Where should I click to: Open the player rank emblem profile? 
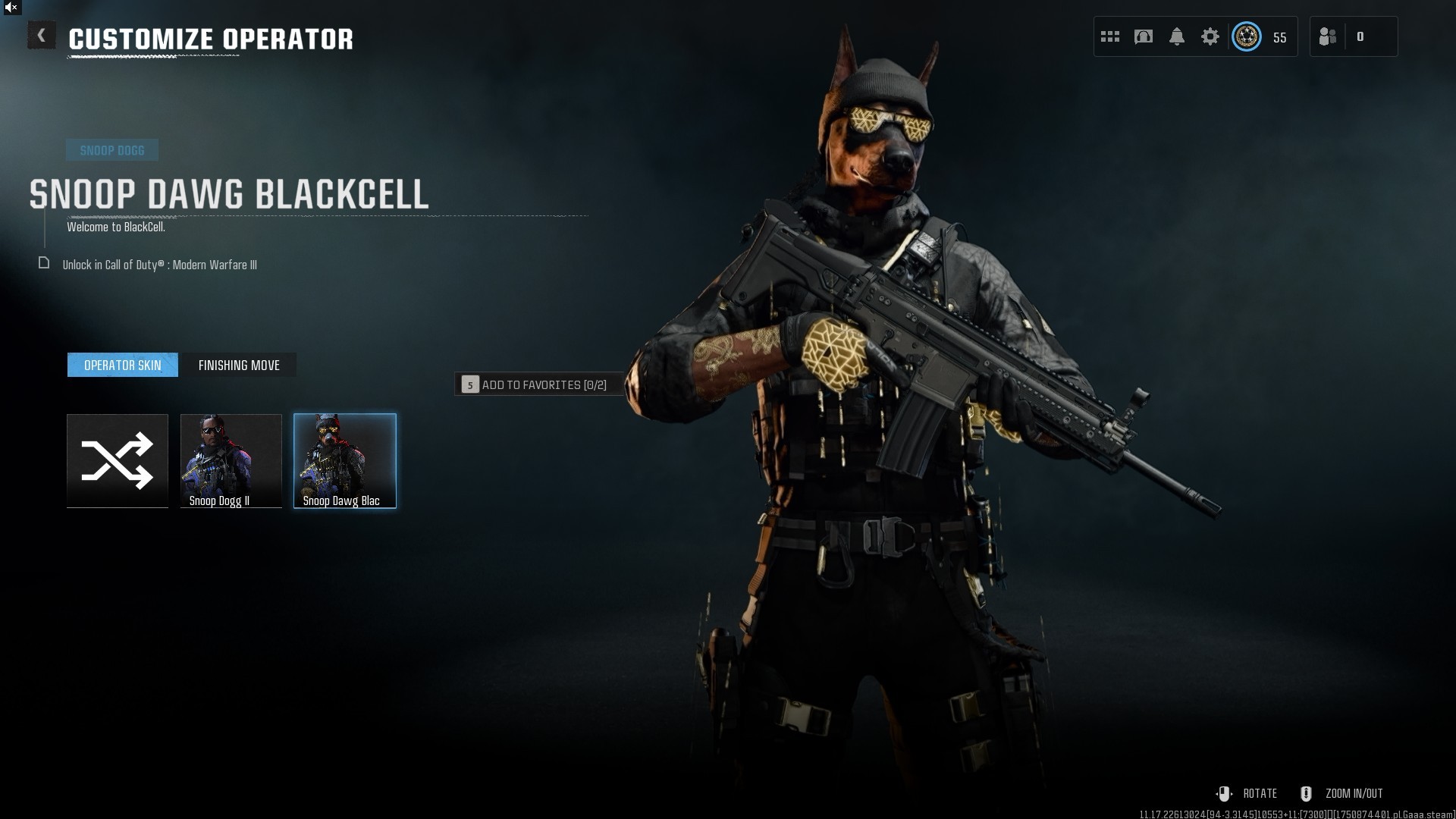pos(1247,36)
